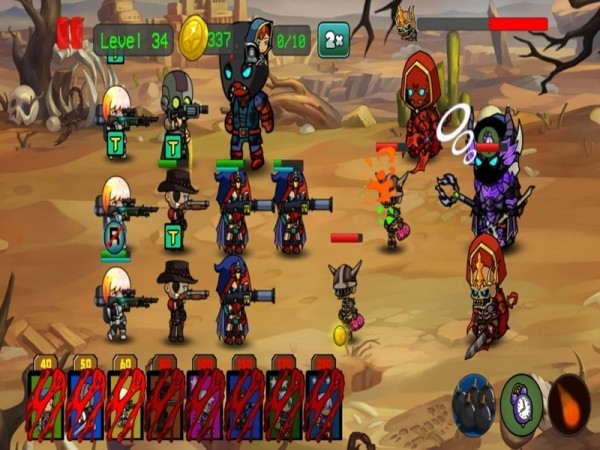Pause the battle with the red pause button
This screenshot has width=600, height=450.
tap(70, 33)
